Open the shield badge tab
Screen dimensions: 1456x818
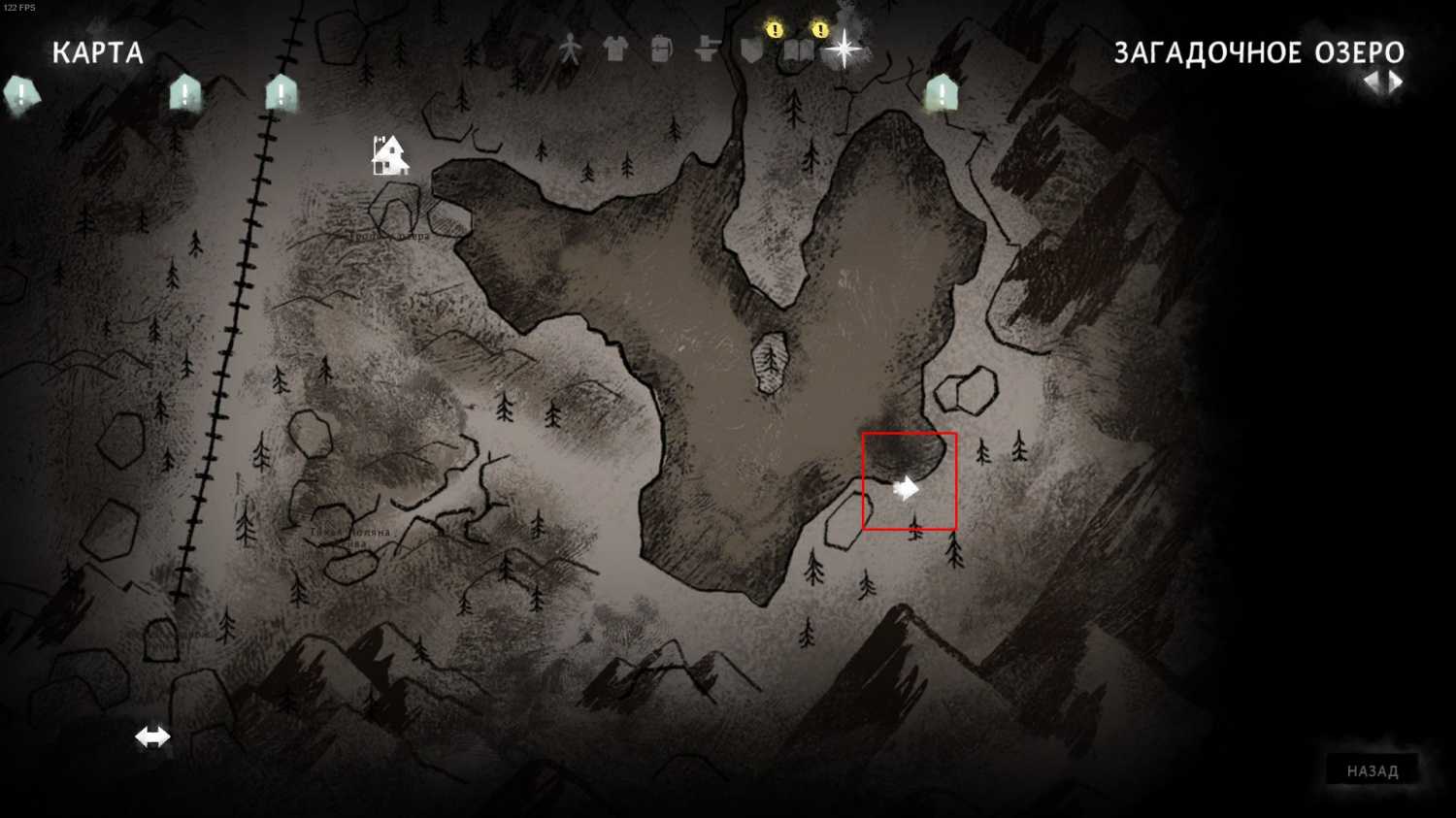752,49
